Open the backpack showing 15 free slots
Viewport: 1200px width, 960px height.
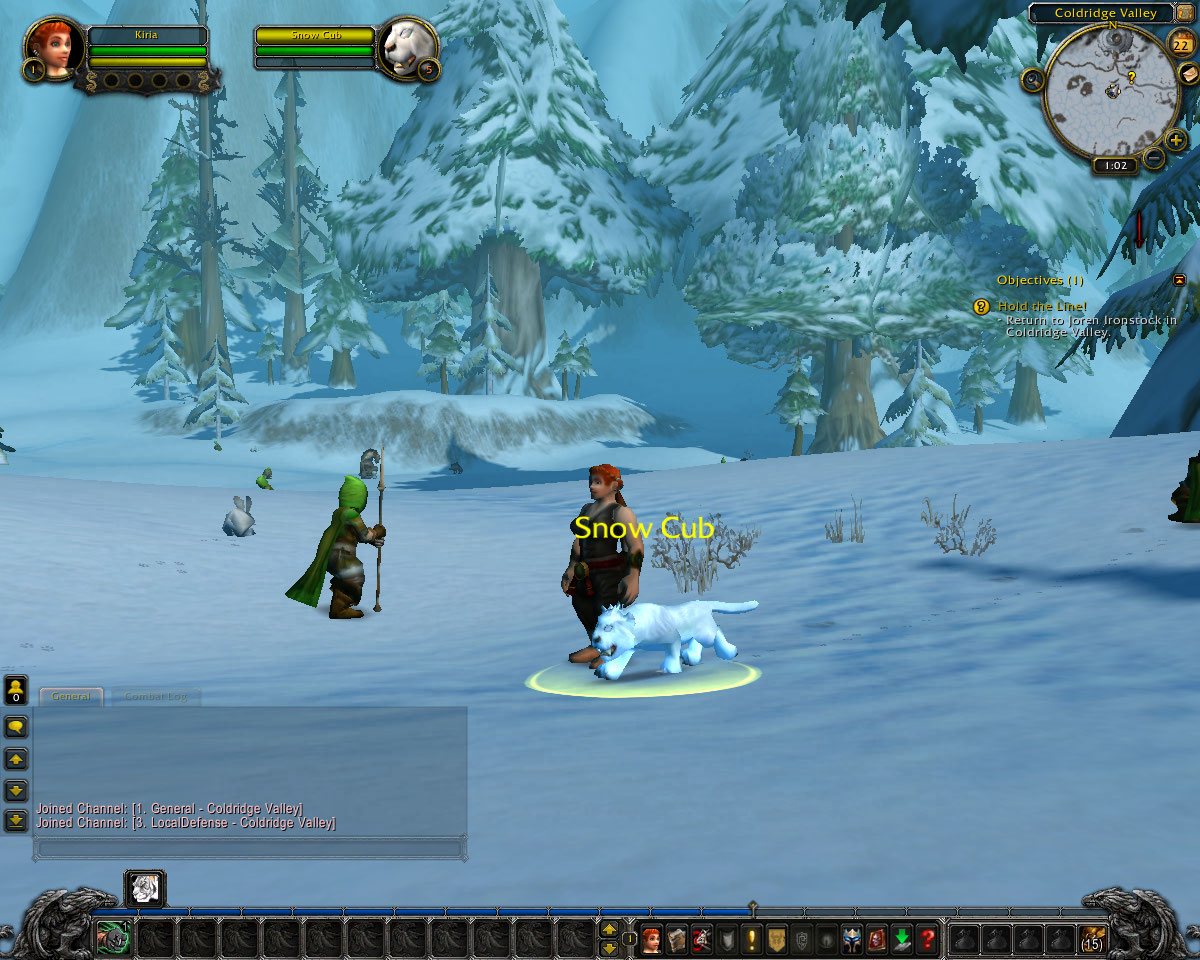point(1092,939)
